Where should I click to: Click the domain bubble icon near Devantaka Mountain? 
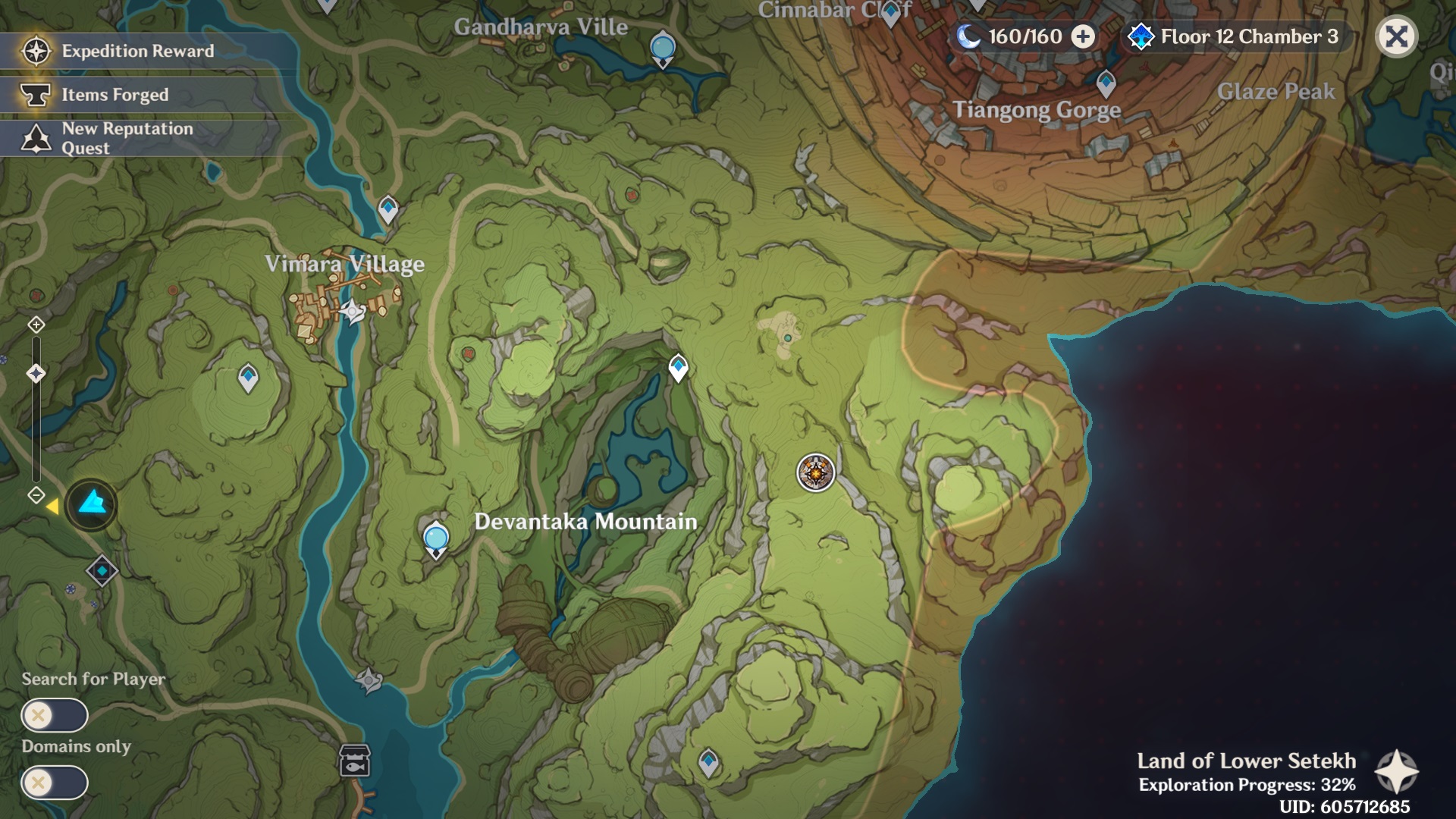tap(436, 539)
